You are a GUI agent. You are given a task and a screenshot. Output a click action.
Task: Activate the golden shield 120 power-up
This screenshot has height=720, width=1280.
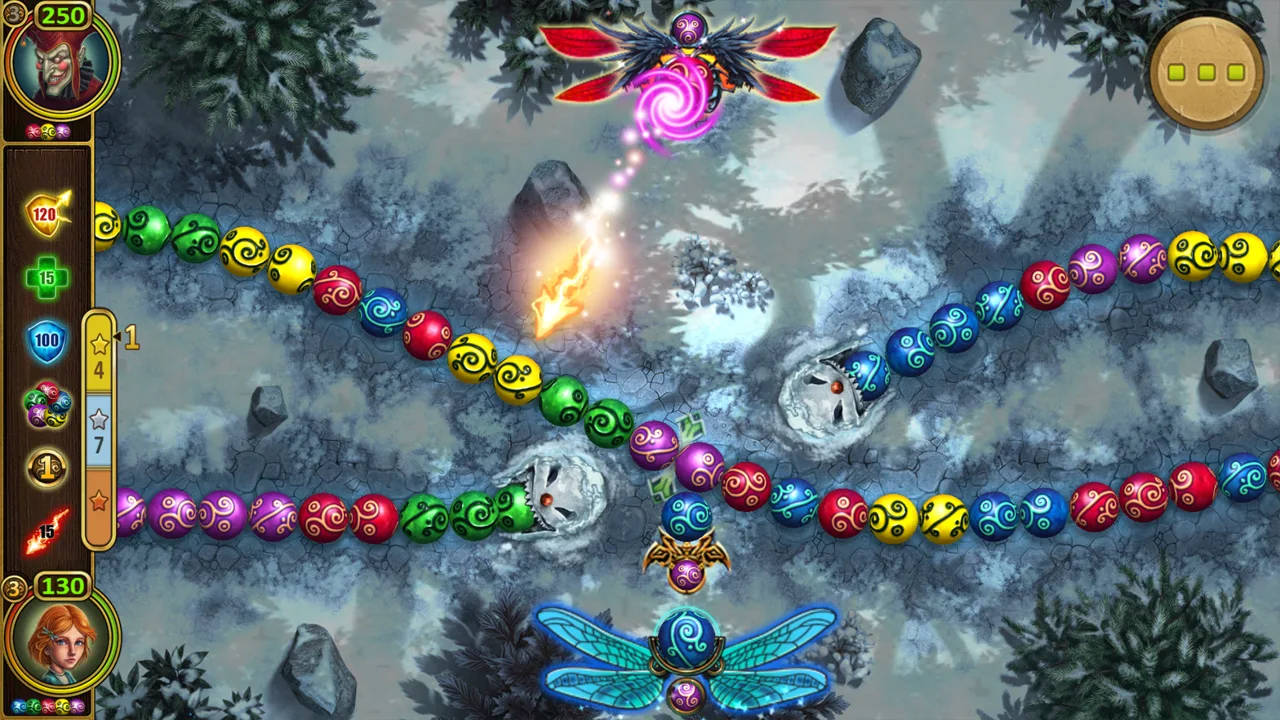tap(47, 213)
